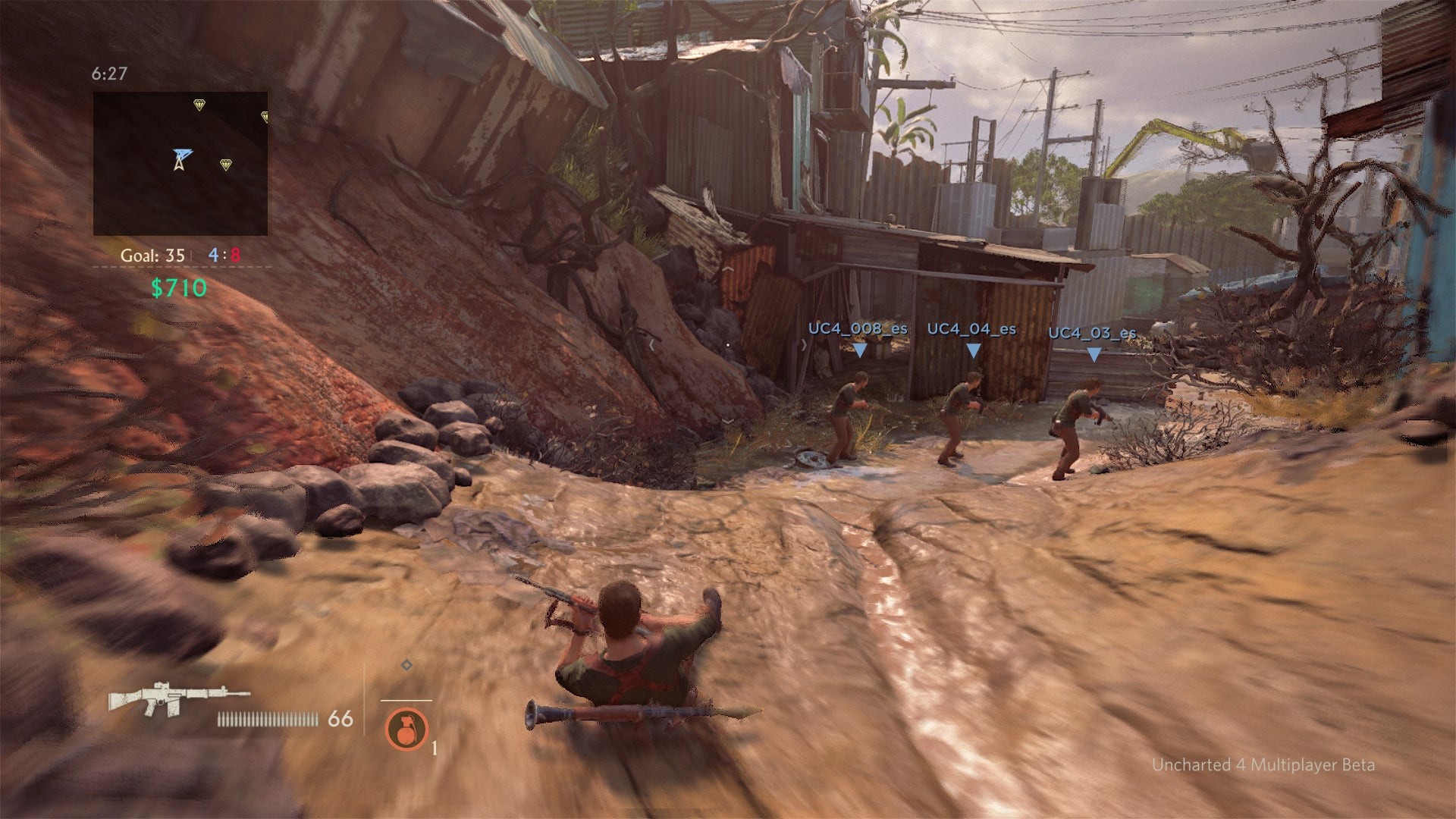Click the minimap in the corner
This screenshot has height=819, width=1456.
coord(180,163)
